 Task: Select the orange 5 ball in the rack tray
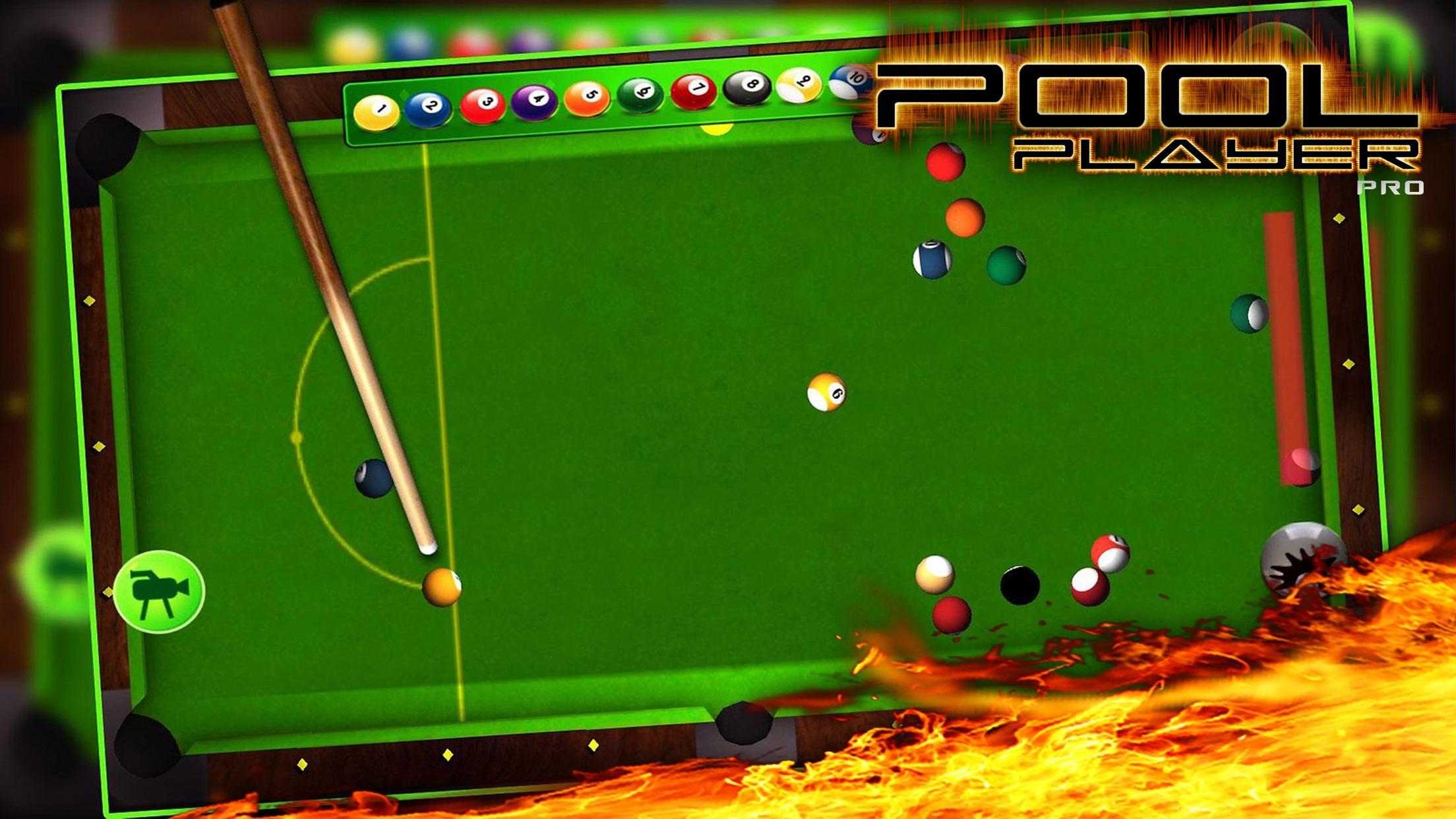coord(589,95)
